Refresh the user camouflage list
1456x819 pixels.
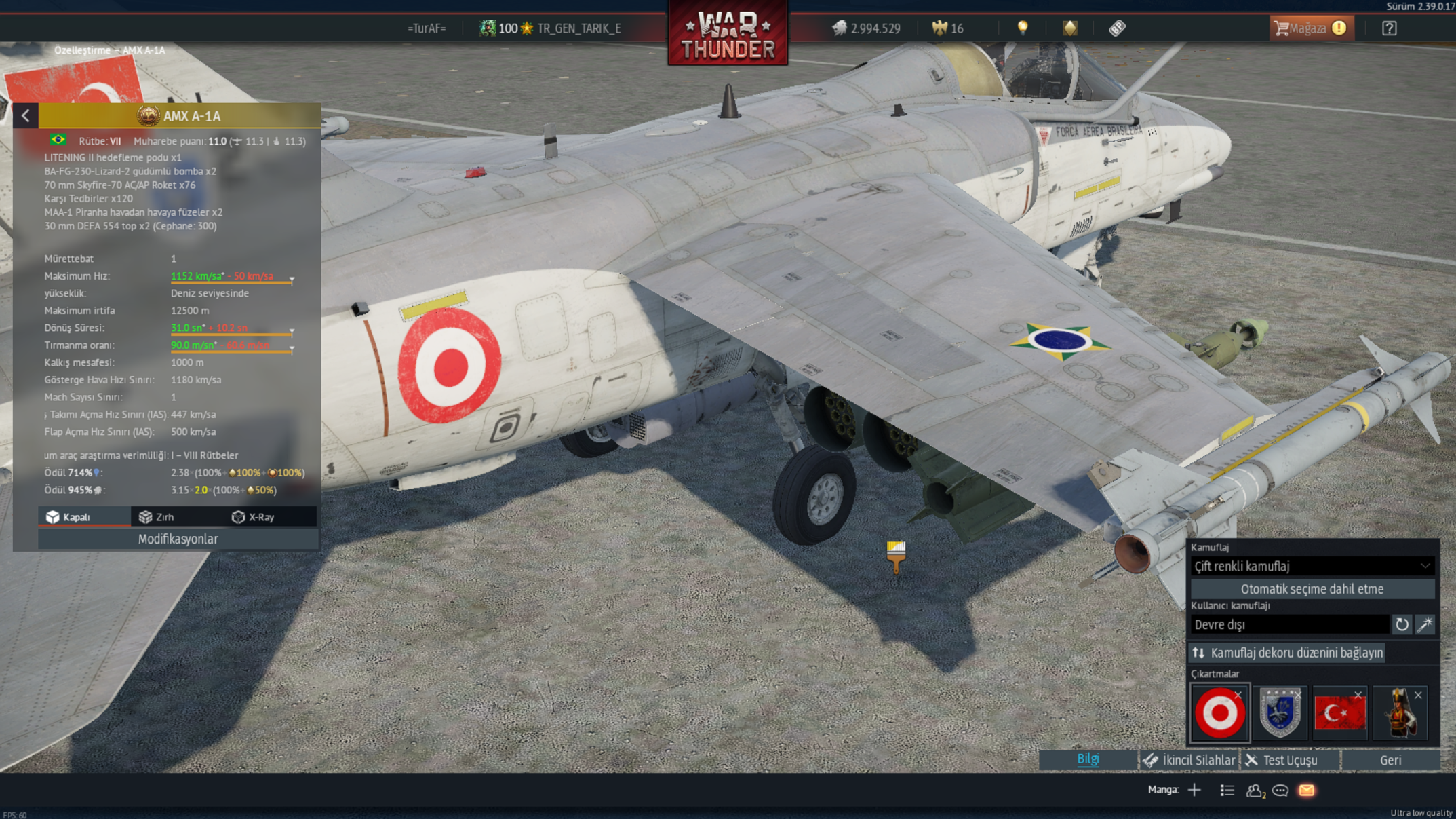[1402, 624]
